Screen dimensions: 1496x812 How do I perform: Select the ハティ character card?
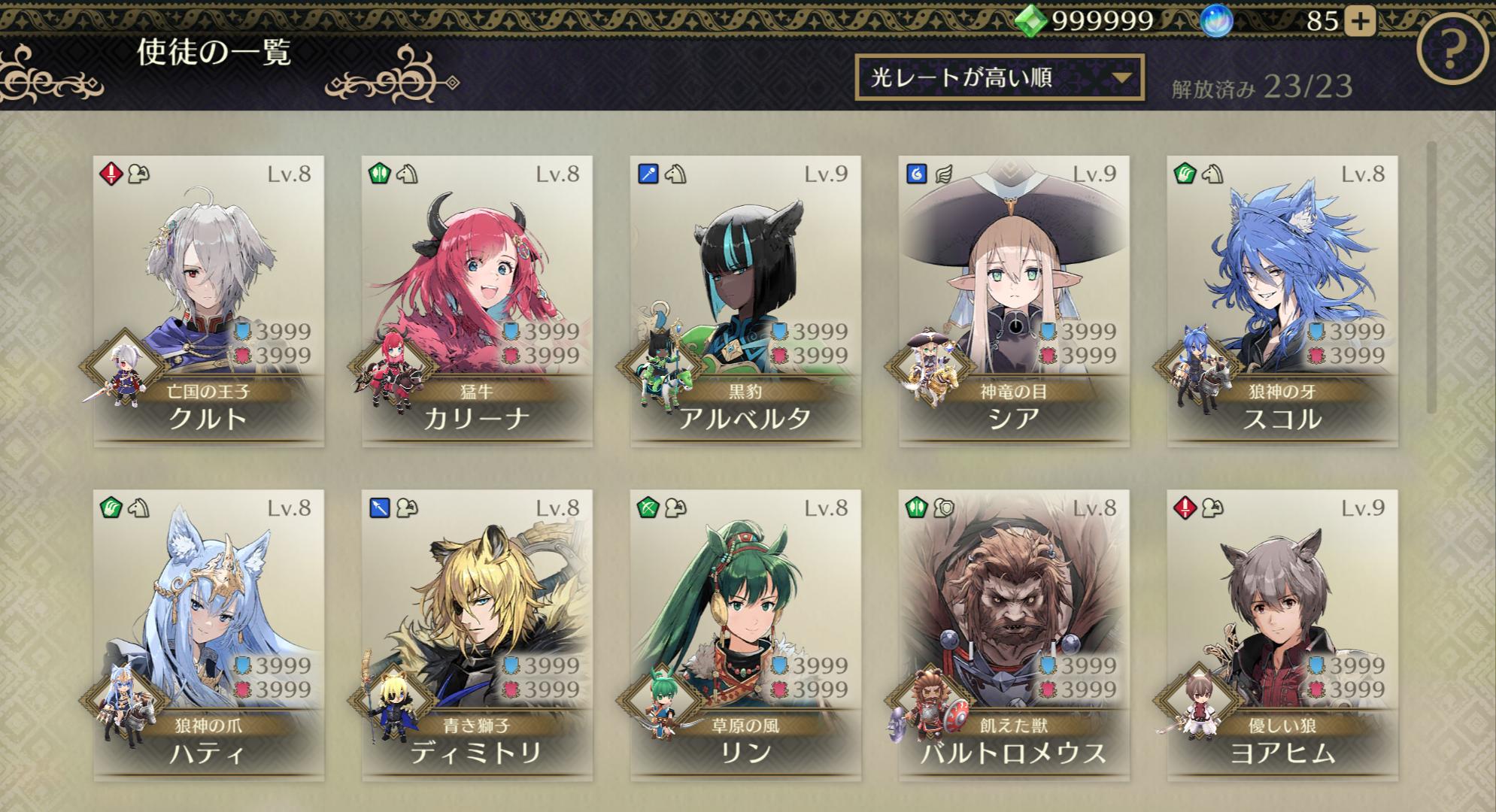click(x=208, y=635)
